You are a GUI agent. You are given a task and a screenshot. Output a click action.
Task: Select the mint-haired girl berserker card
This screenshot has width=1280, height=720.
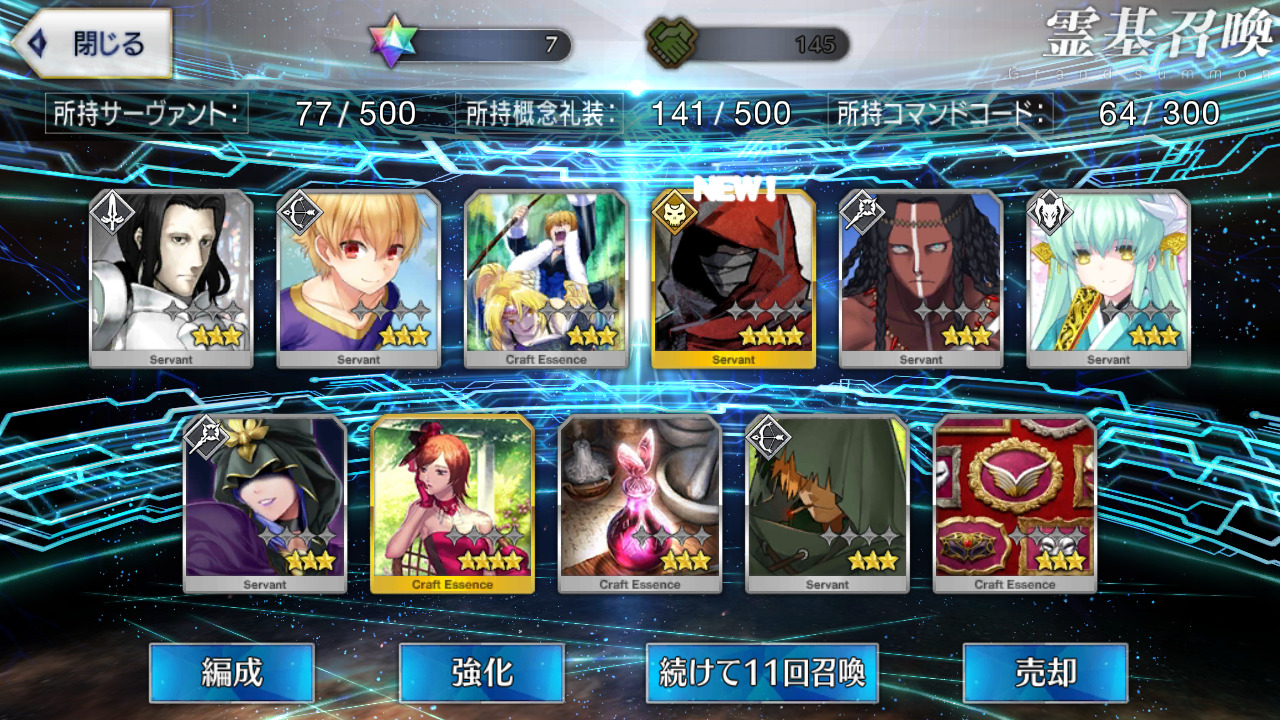click(1108, 278)
